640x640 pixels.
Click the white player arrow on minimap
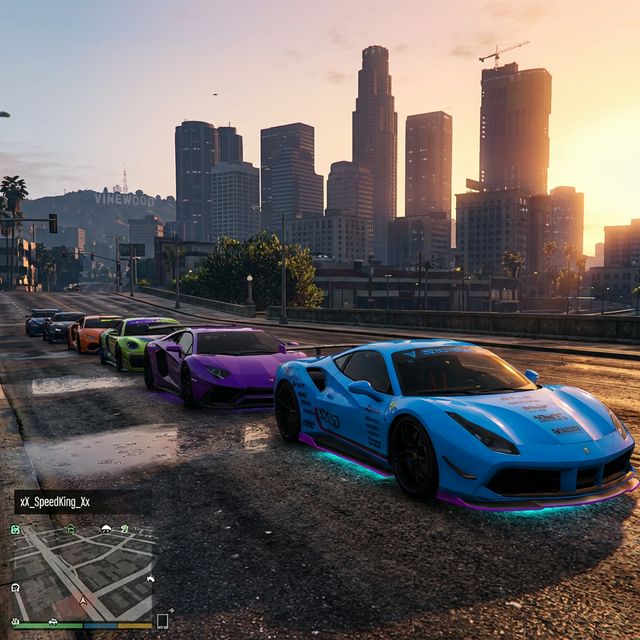[81, 602]
